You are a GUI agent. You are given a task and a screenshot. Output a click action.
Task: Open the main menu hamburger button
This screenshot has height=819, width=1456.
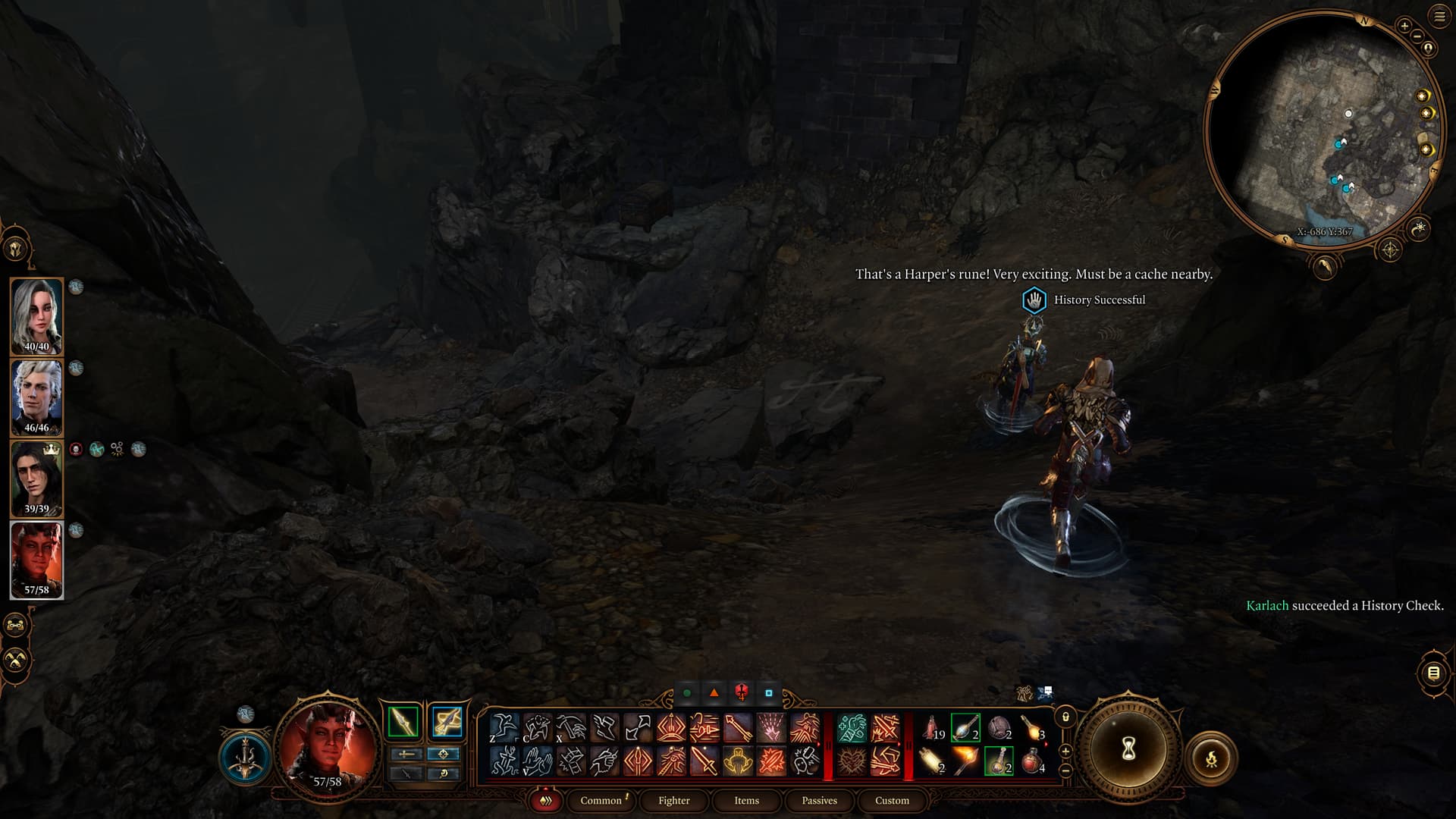[1439, 17]
